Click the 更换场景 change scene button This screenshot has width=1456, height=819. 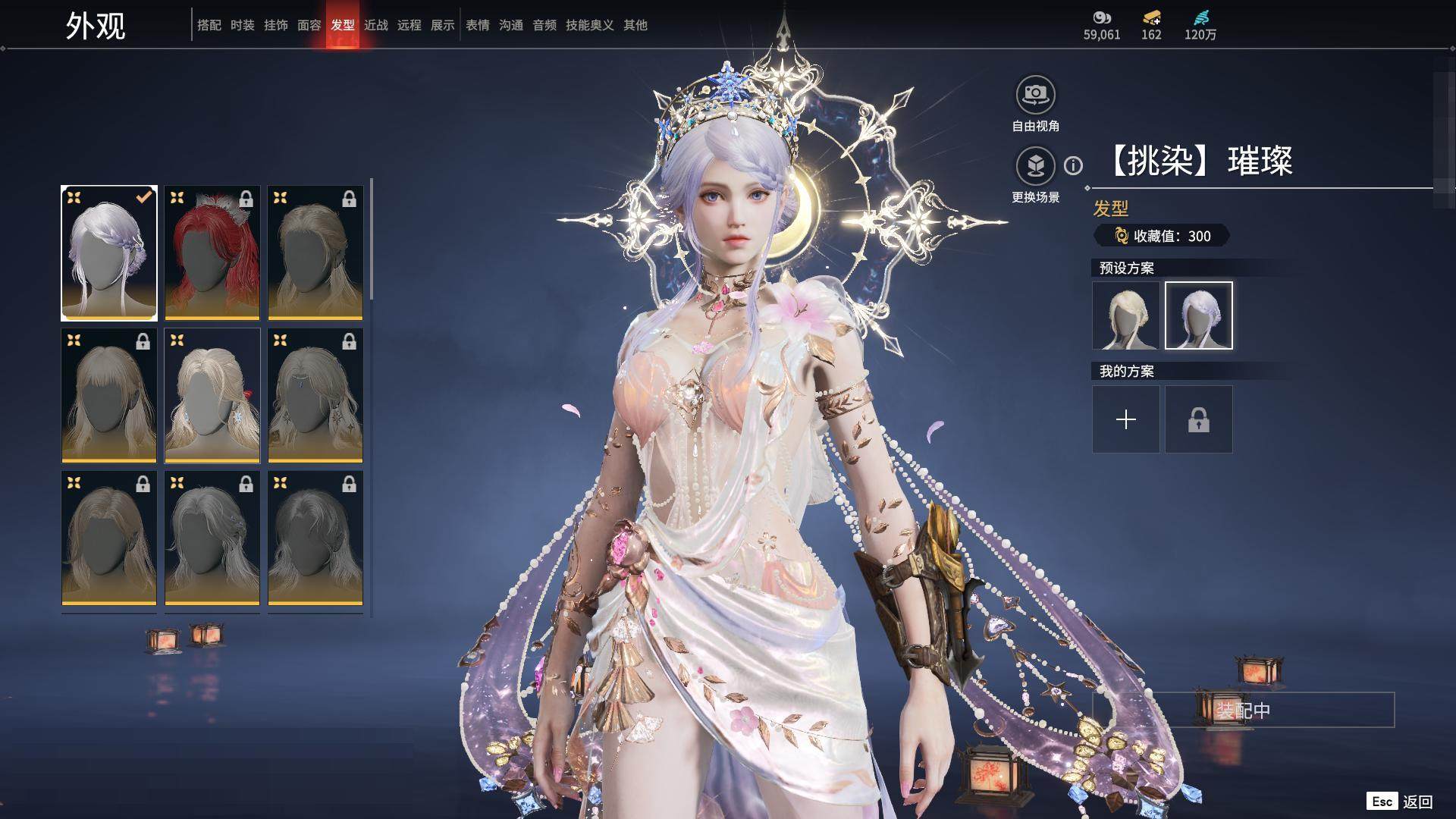[1035, 166]
